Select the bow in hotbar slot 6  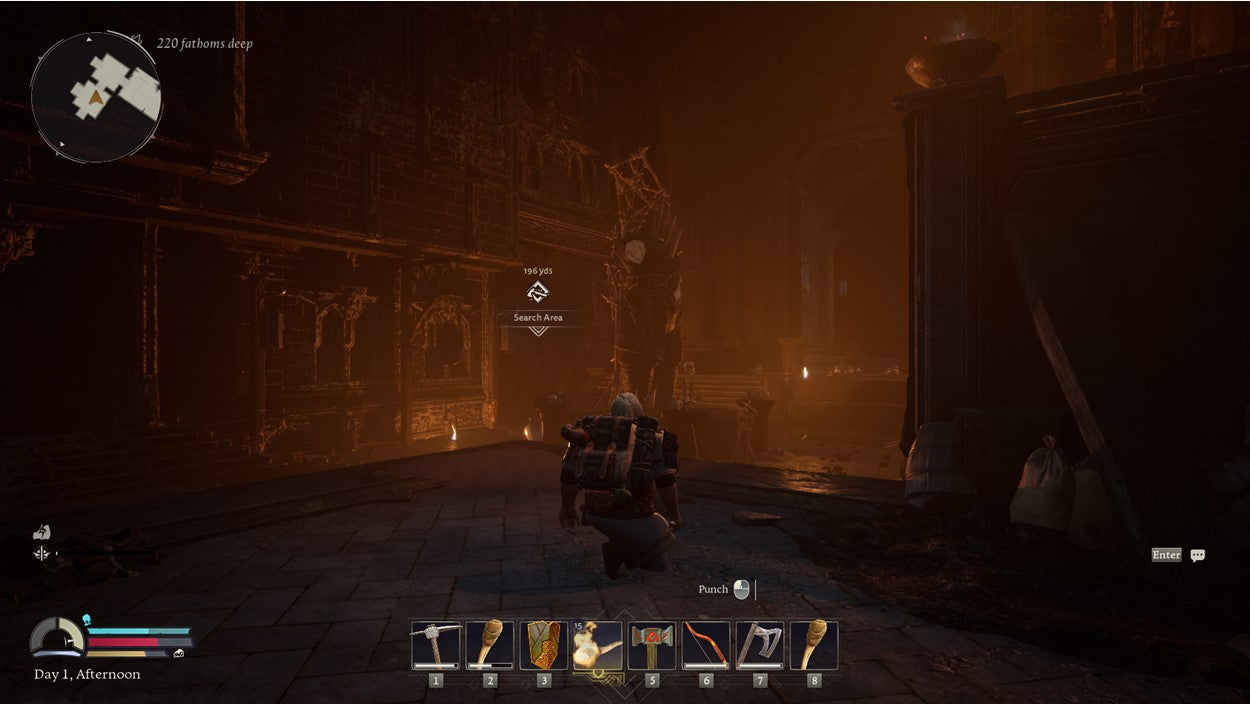click(x=706, y=645)
